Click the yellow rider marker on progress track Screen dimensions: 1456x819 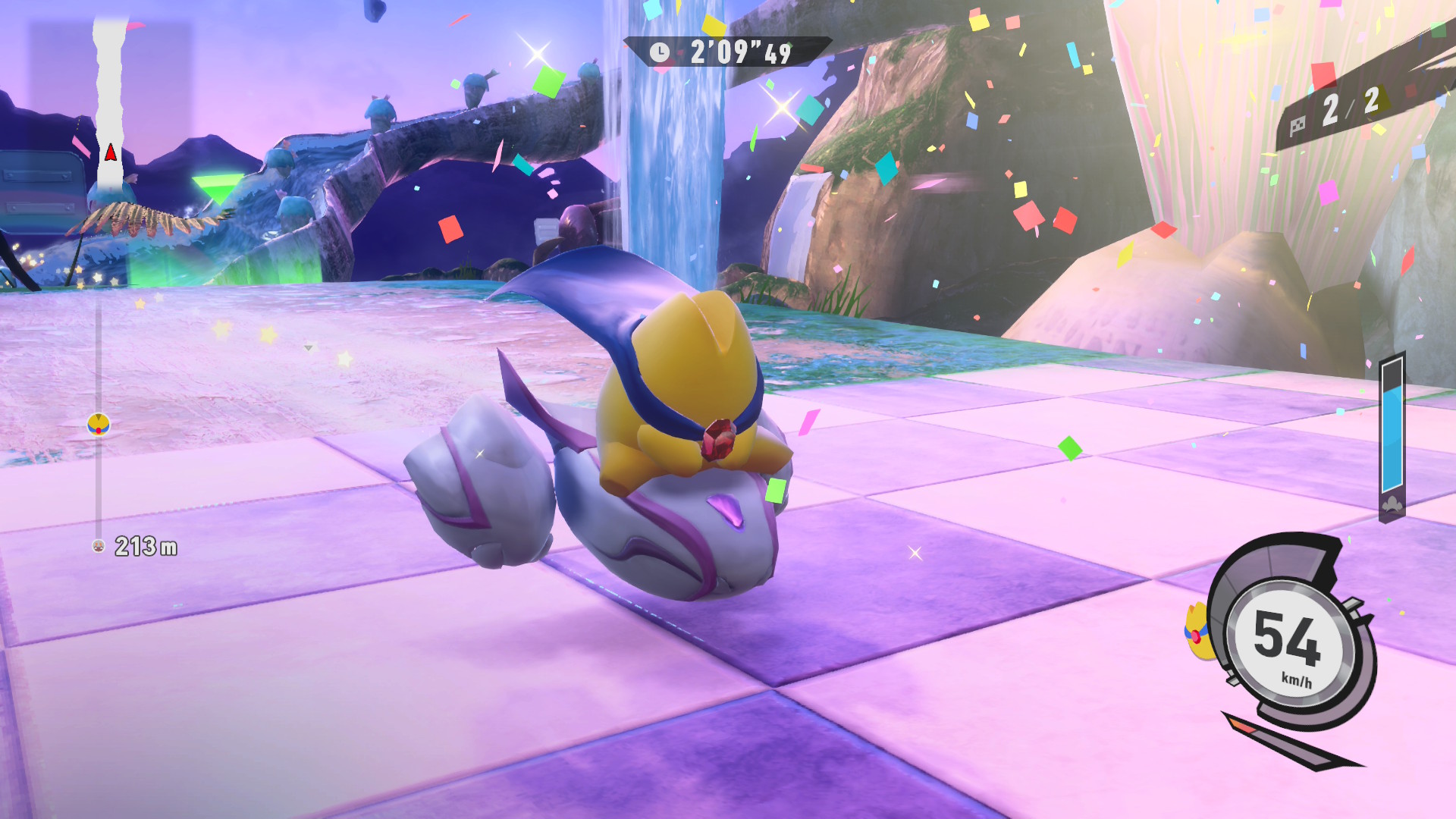99,424
